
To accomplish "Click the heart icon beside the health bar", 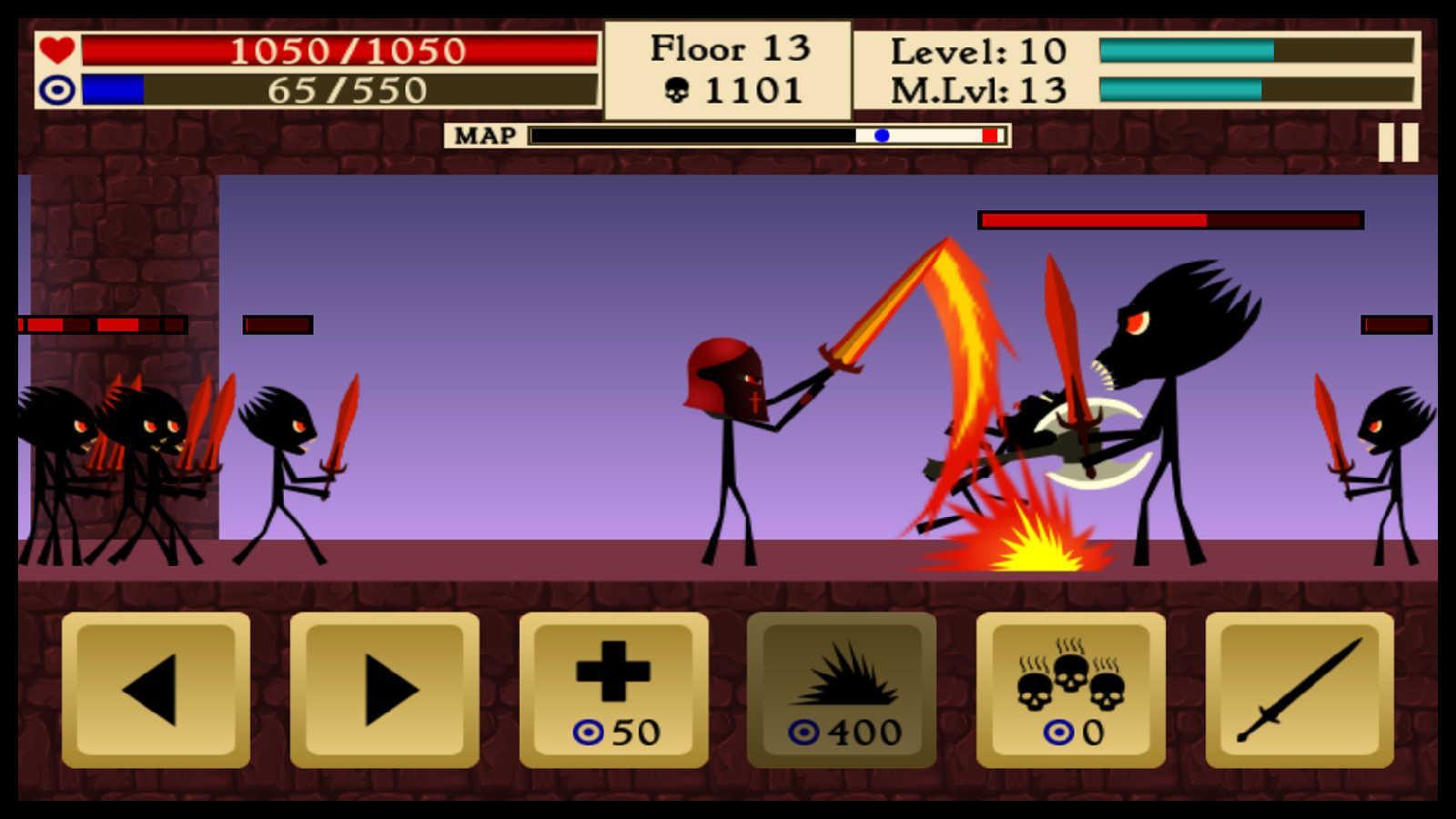I will [56, 50].
